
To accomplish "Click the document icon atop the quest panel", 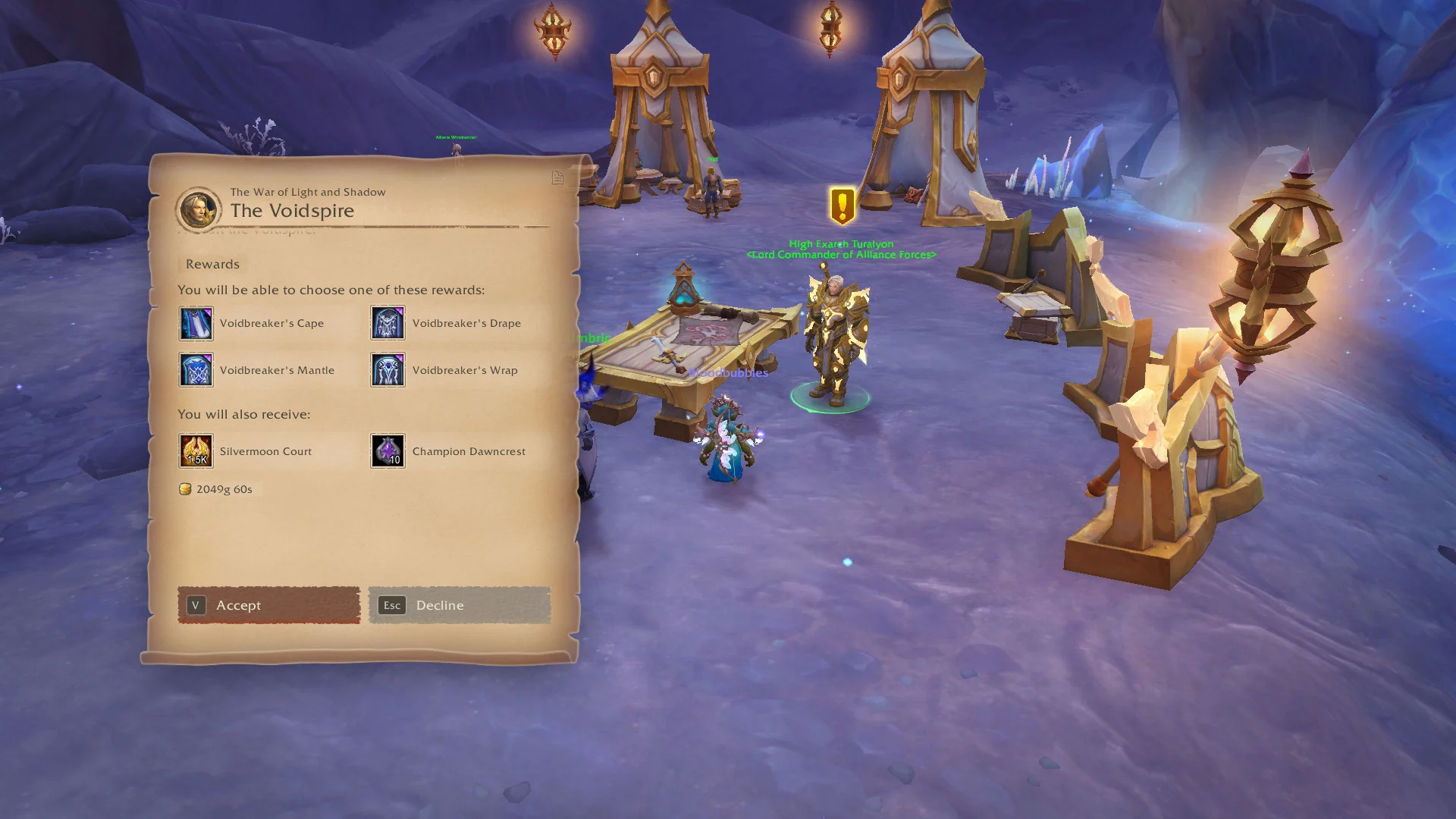I will tap(559, 177).
